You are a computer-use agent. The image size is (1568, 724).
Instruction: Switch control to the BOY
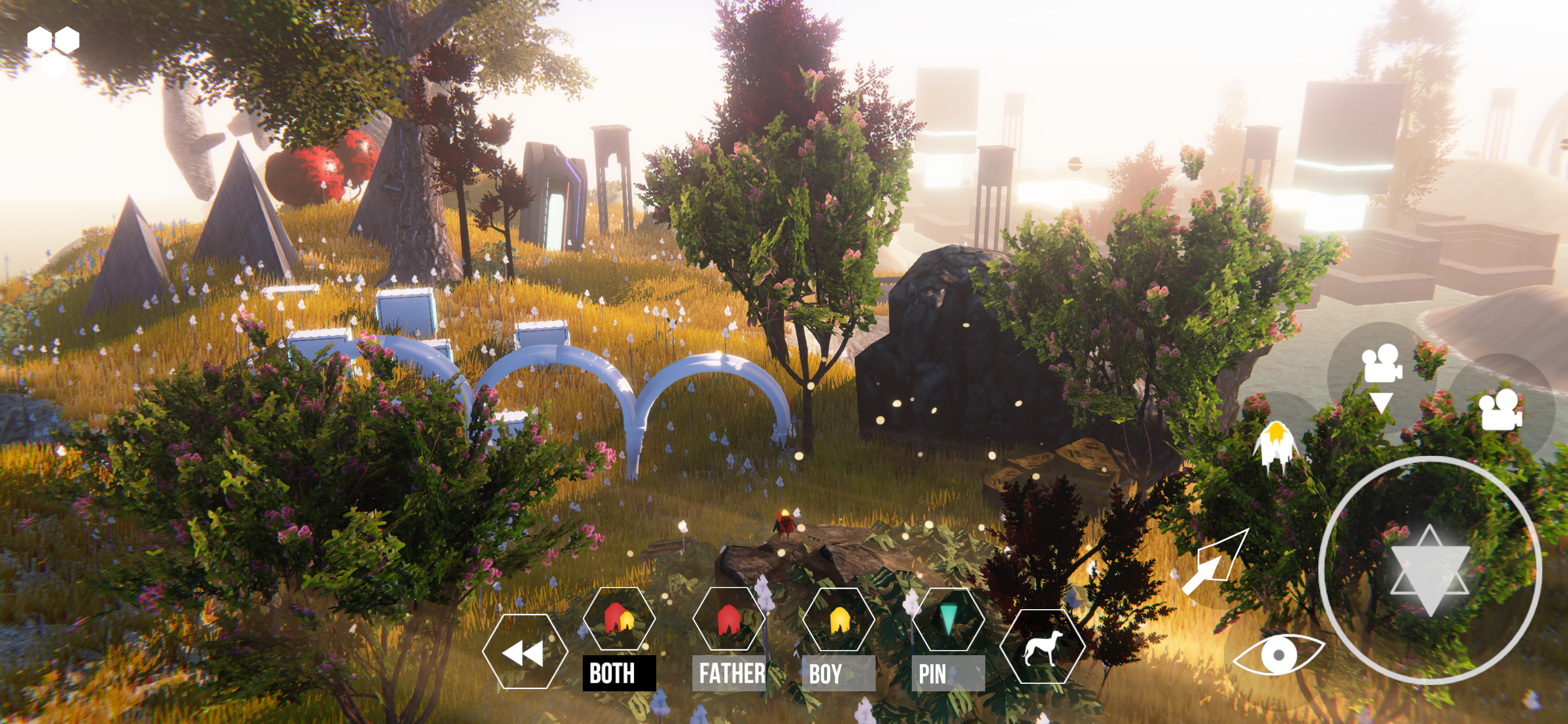[x=838, y=619]
